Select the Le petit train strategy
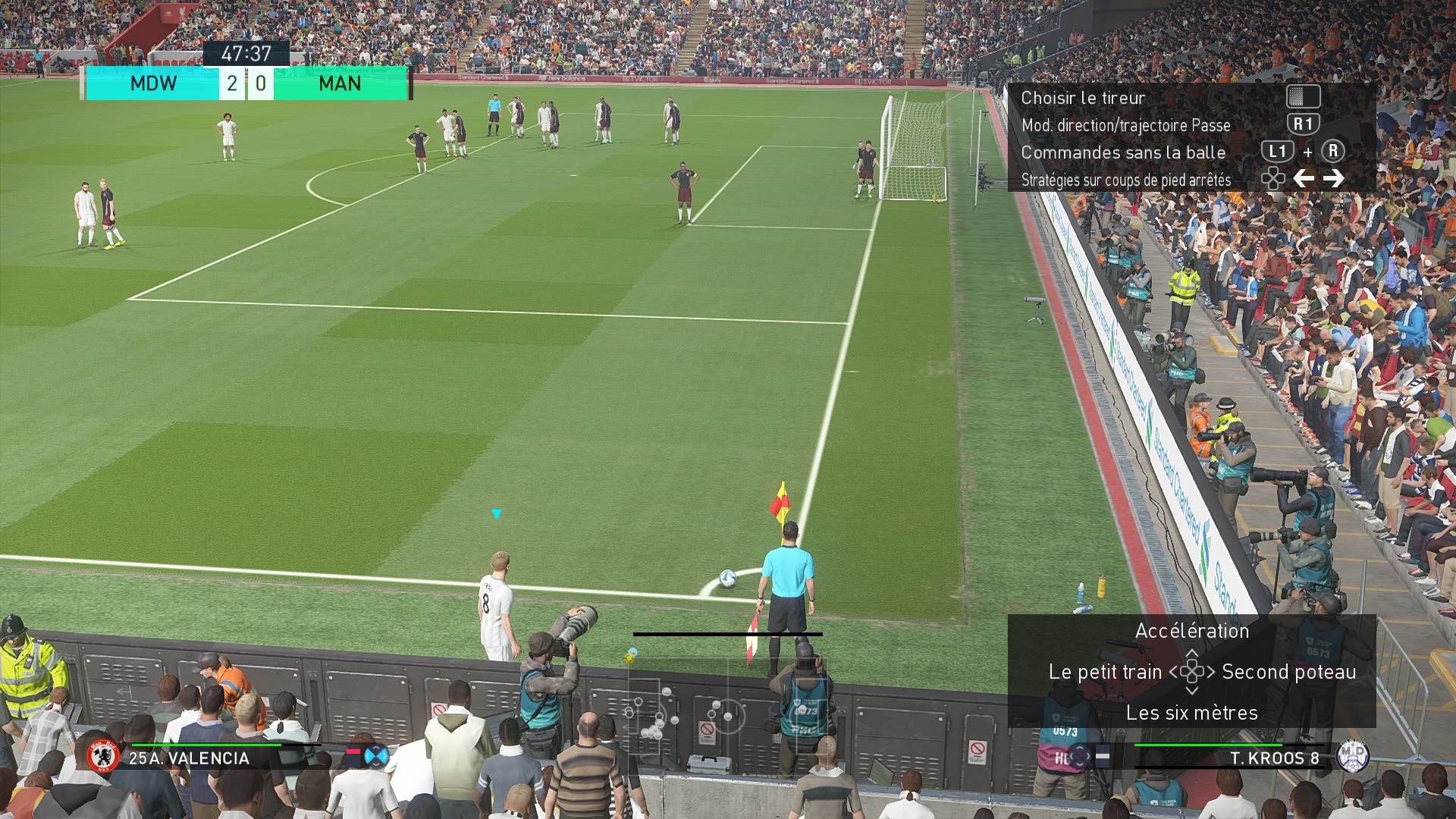The image size is (1456, 819). click(x=1105, y=672)
